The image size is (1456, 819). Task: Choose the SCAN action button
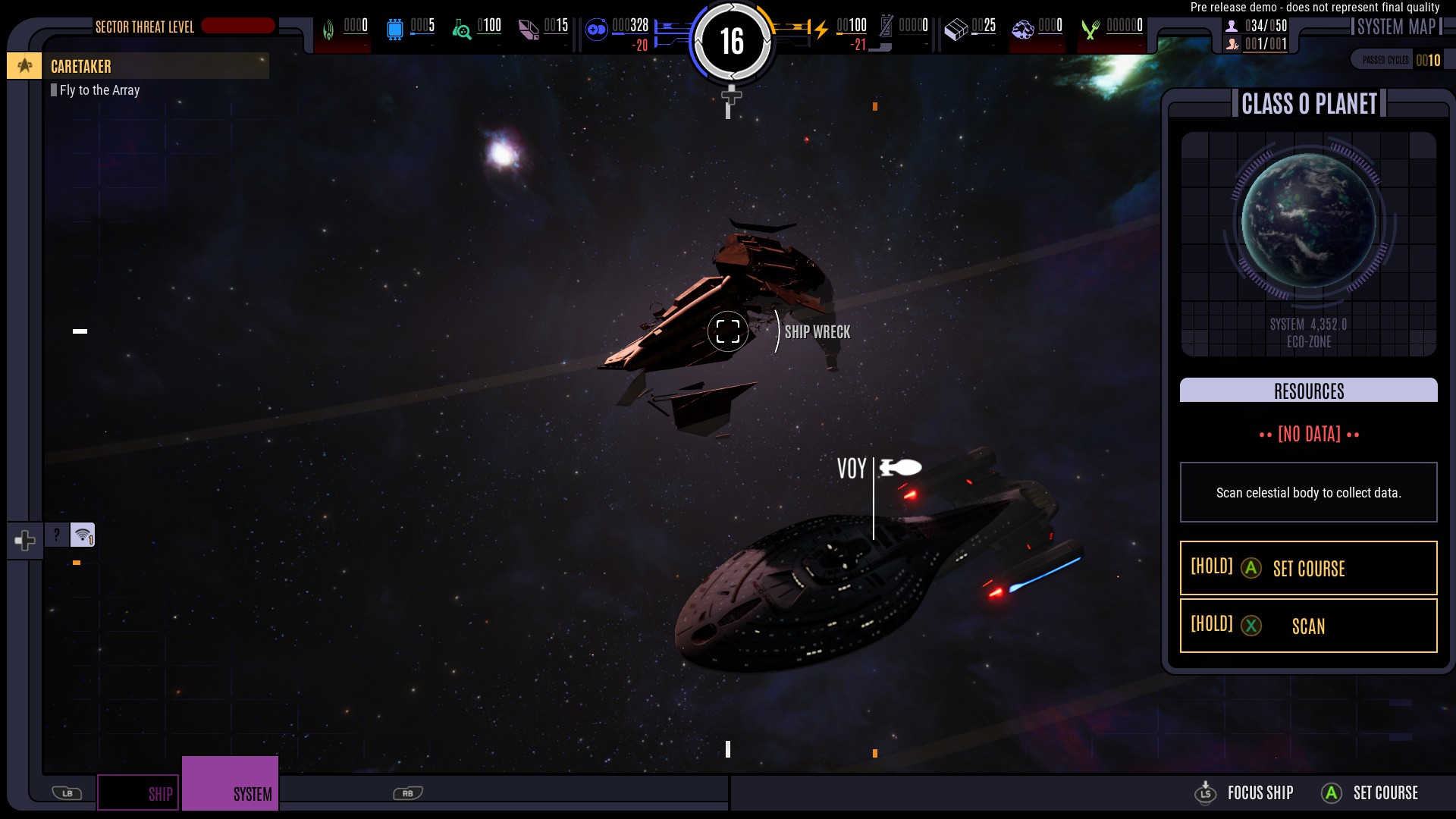1308,626
